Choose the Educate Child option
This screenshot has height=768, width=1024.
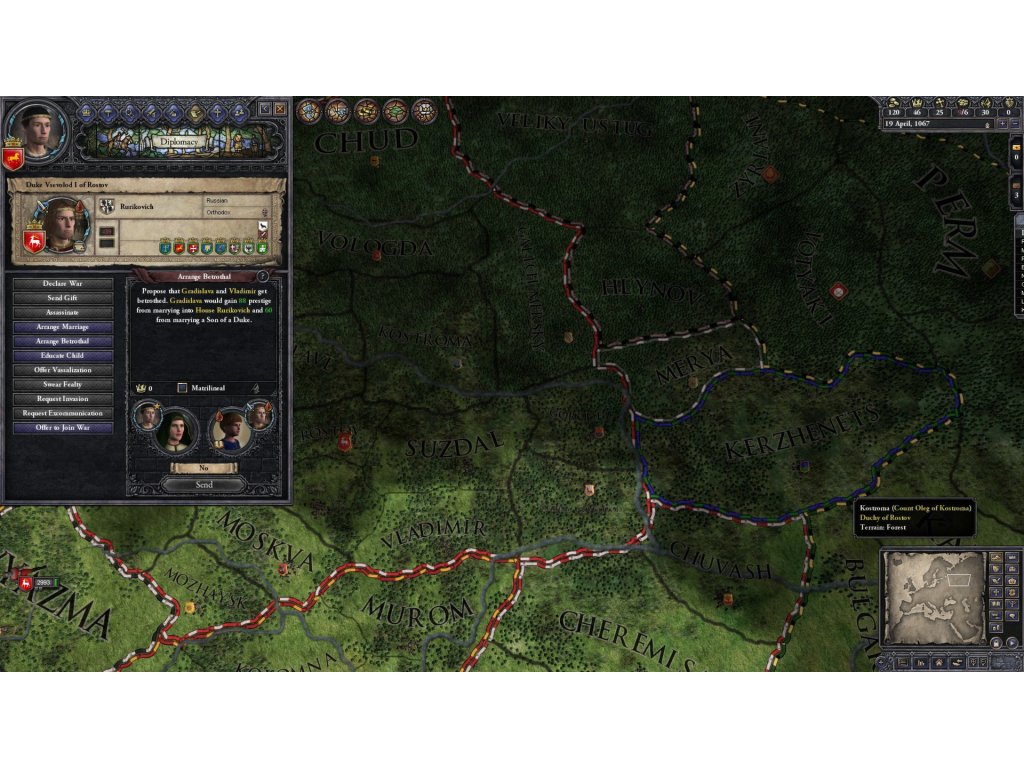click(x=62, y=356)
